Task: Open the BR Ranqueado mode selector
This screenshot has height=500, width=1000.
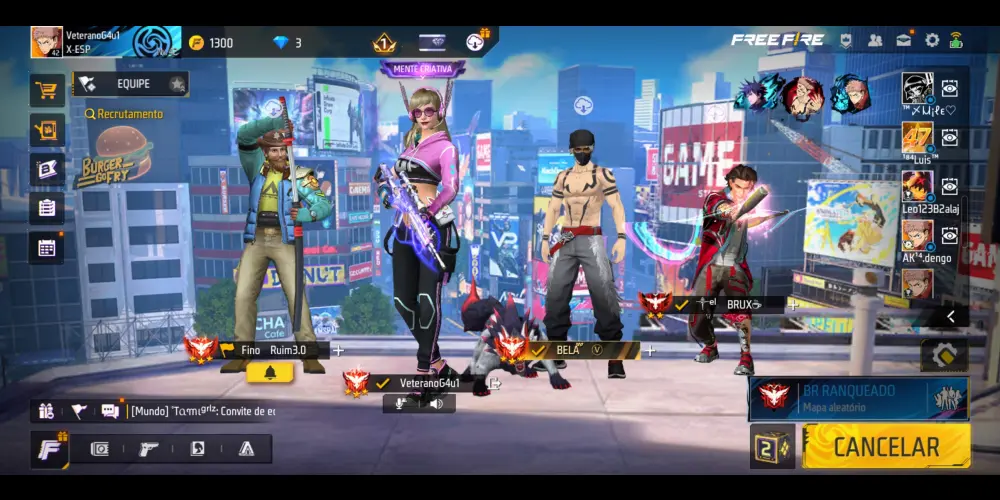Action: 858,398
